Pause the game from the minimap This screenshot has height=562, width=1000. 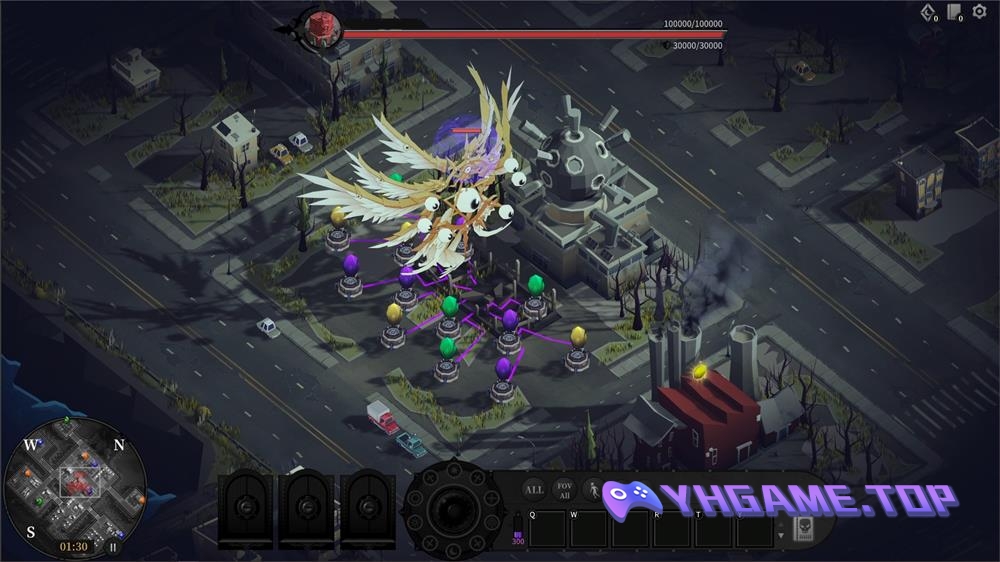click(113, 547)
